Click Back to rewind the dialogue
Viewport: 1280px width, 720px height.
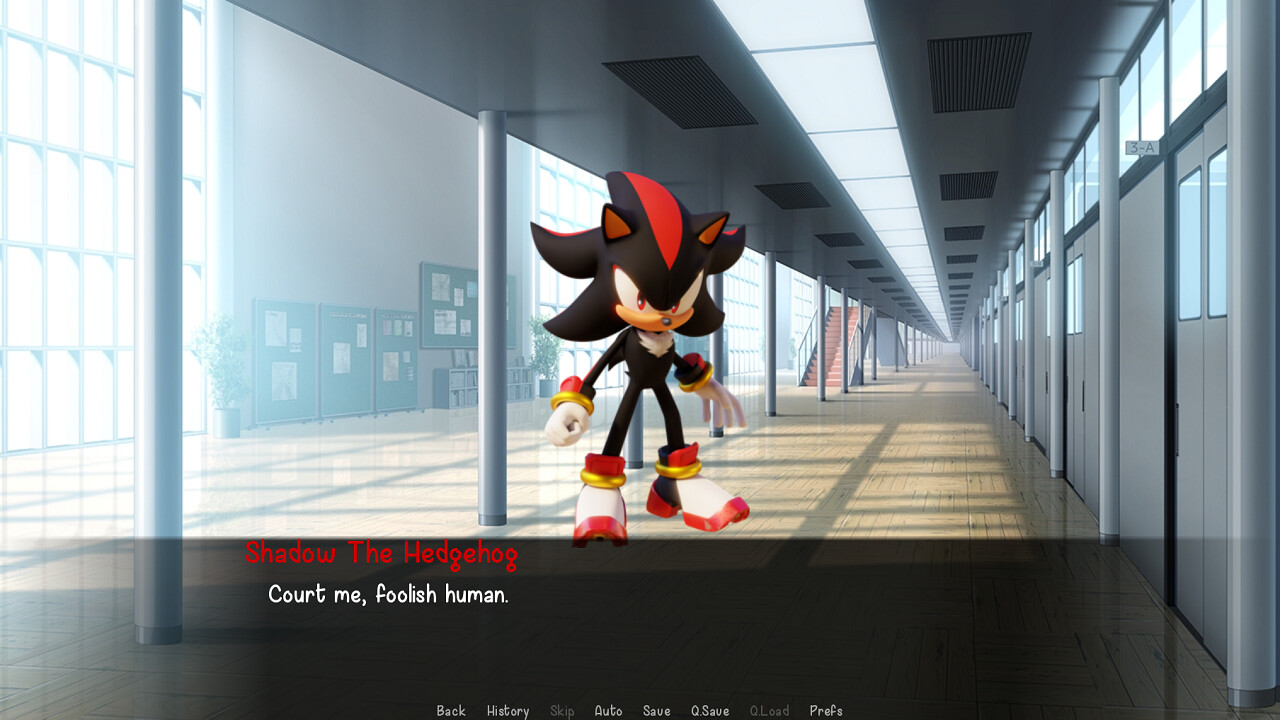click(450, 710)
